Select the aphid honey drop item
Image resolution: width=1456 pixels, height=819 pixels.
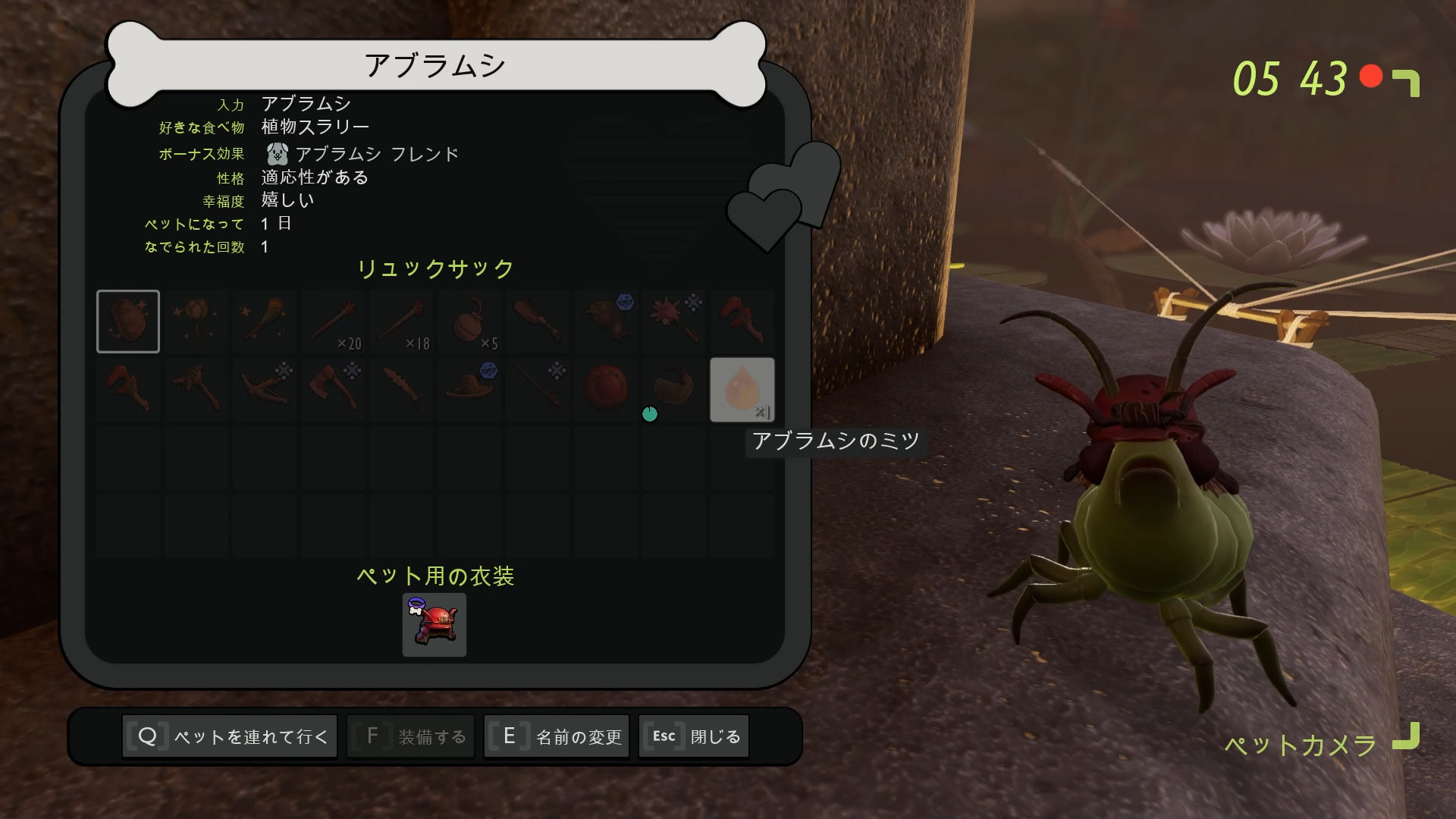pyautogui.click(x=742, y=389)
